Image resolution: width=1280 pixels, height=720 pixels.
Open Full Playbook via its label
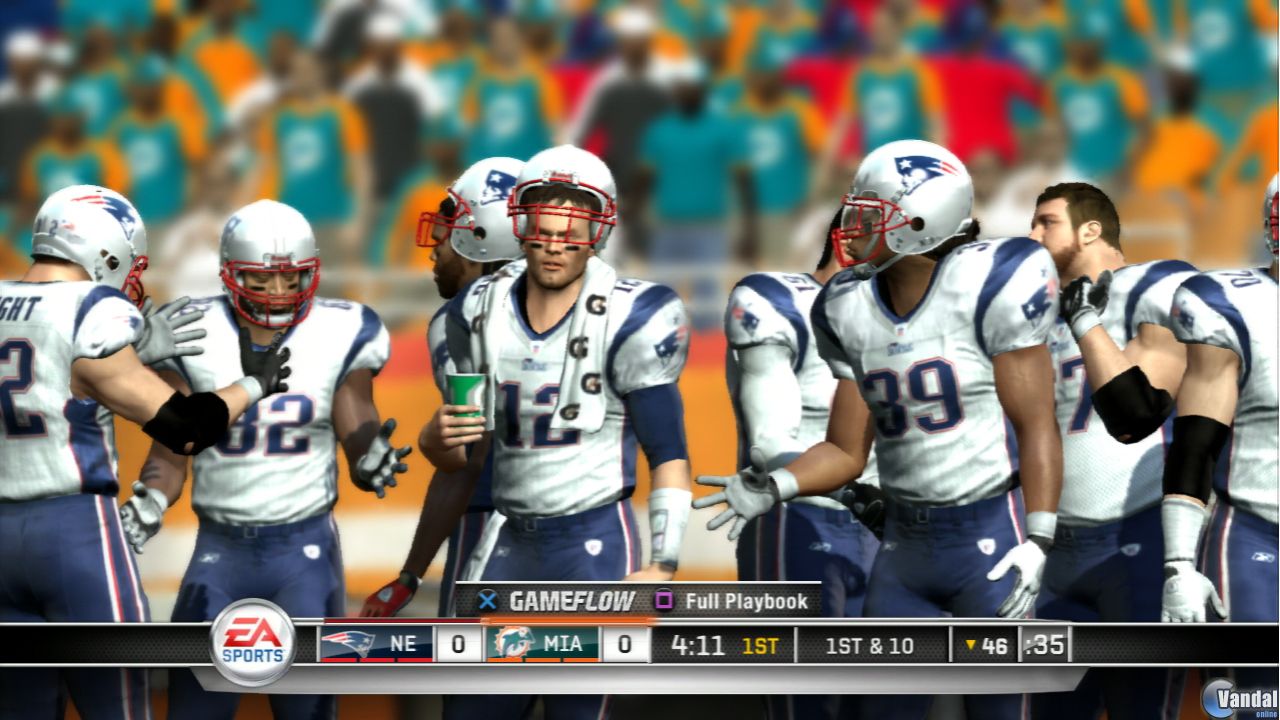point(744,602)
